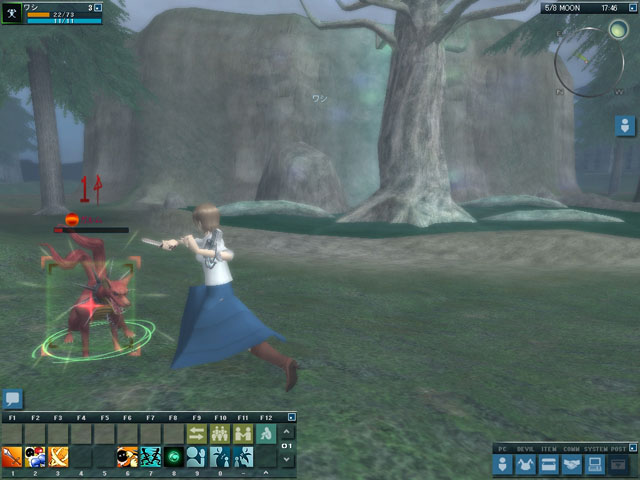
Task: Activate the teal running figures skill
Action: pyautogui.click(x=150, y=457)
